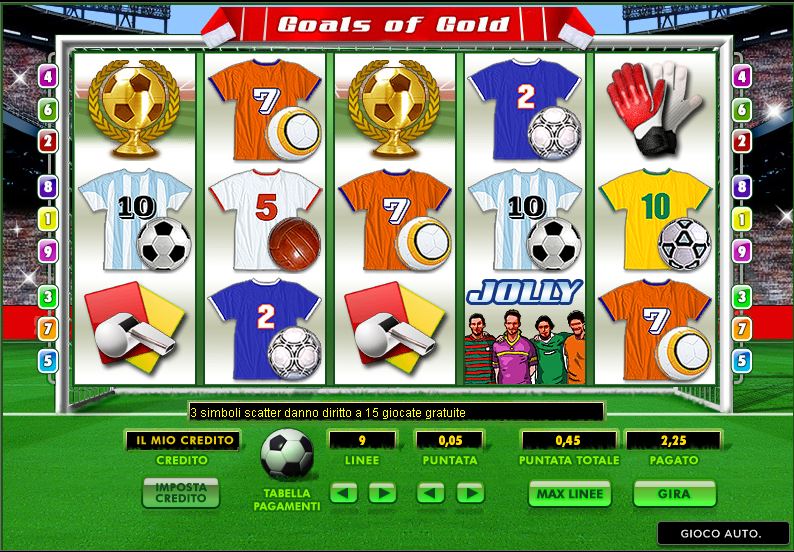Open the paytable via the soccer ball
Viewport: 794px width, 552px height.
click(x=286, y=457)
